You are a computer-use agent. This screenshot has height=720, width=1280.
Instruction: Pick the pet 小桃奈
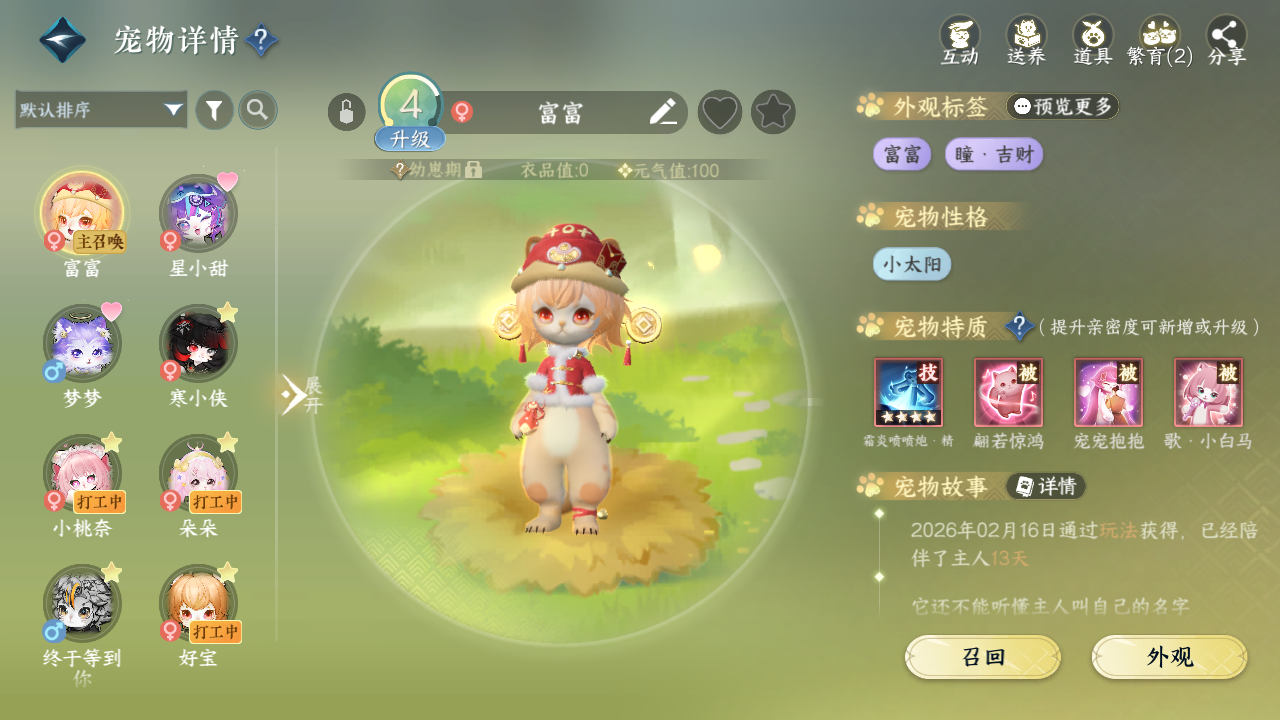[83, 474]
